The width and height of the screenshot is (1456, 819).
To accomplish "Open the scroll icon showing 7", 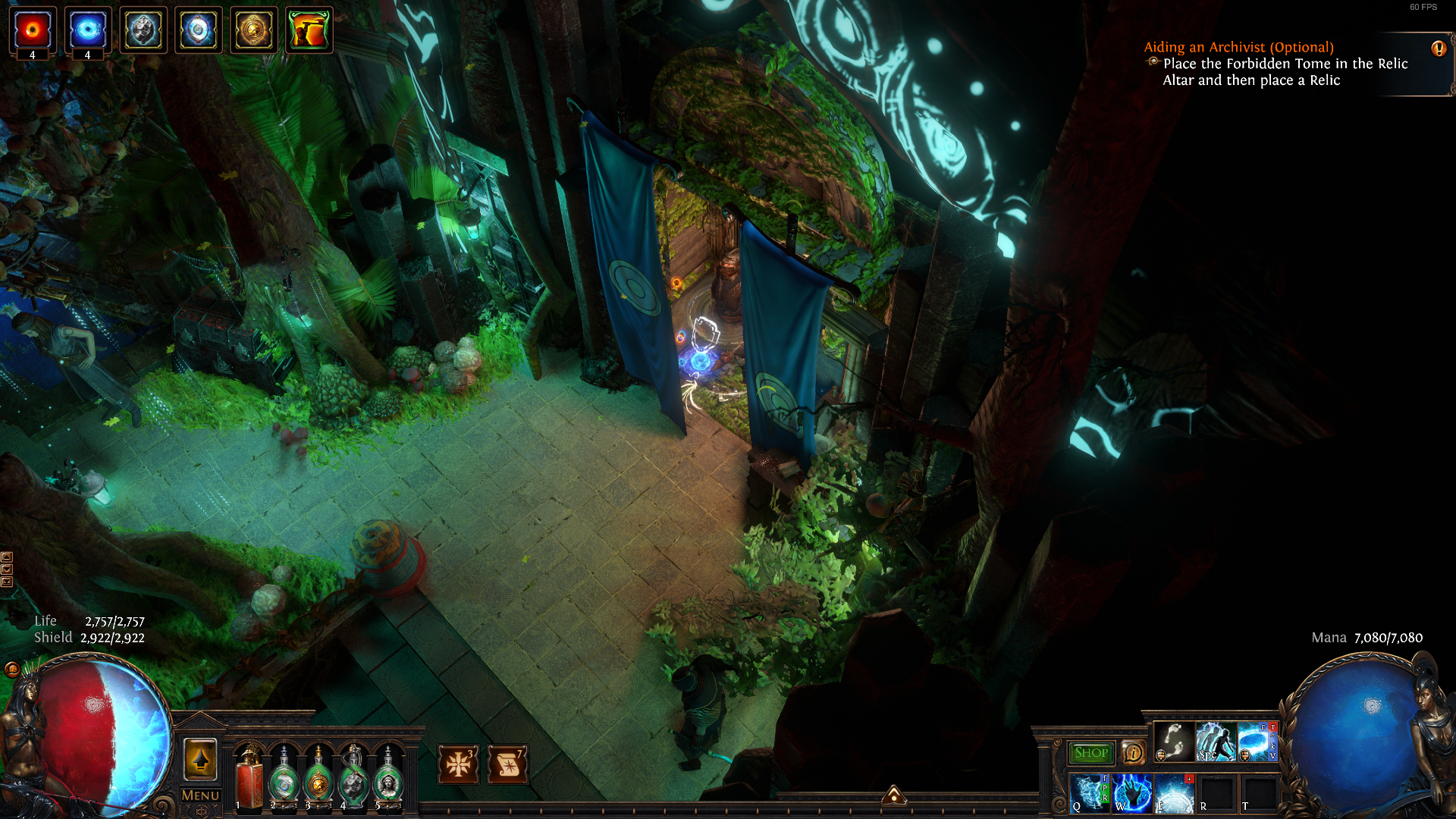I will 508,764.
